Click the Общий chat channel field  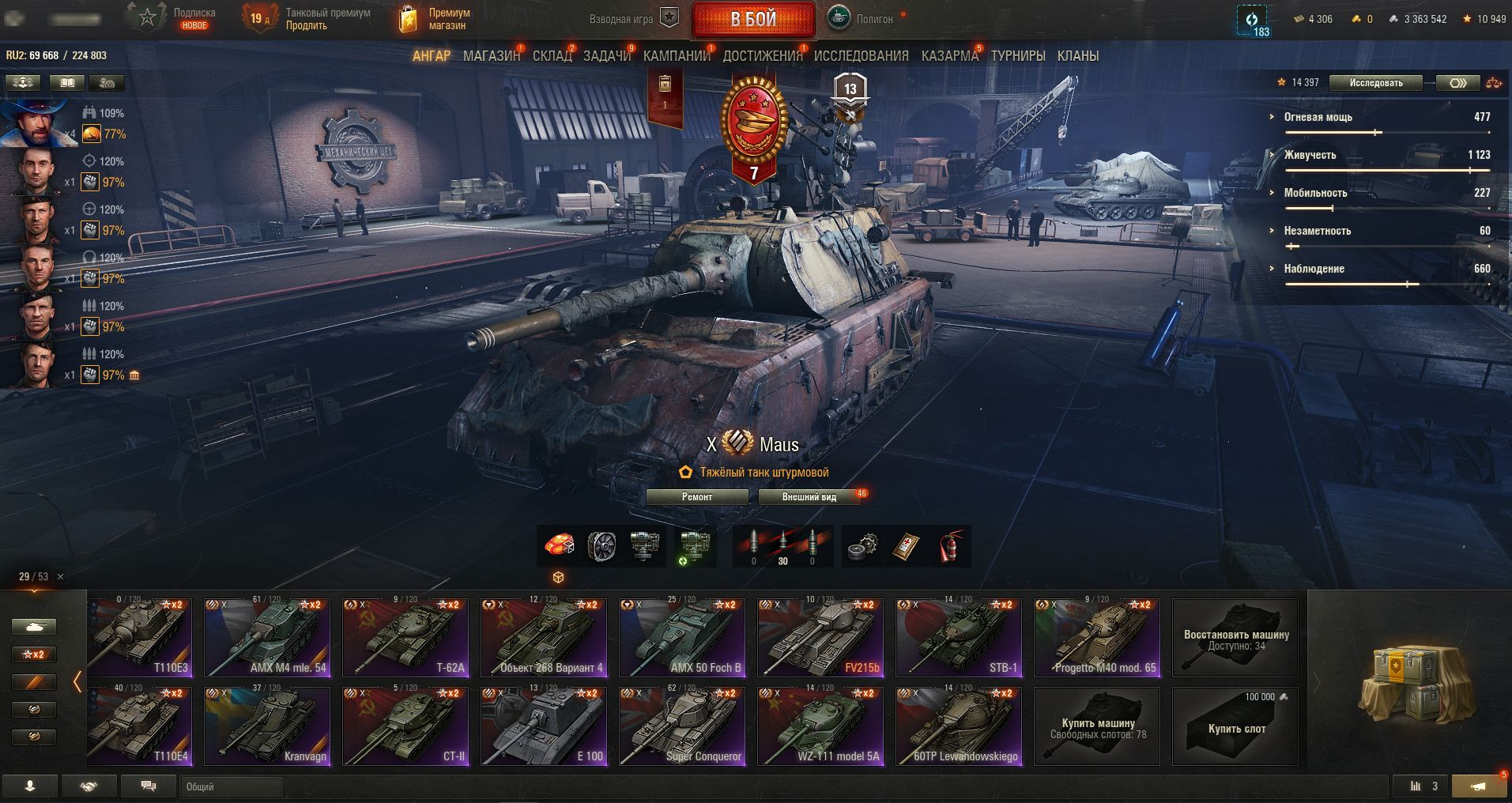coord(231,786)
